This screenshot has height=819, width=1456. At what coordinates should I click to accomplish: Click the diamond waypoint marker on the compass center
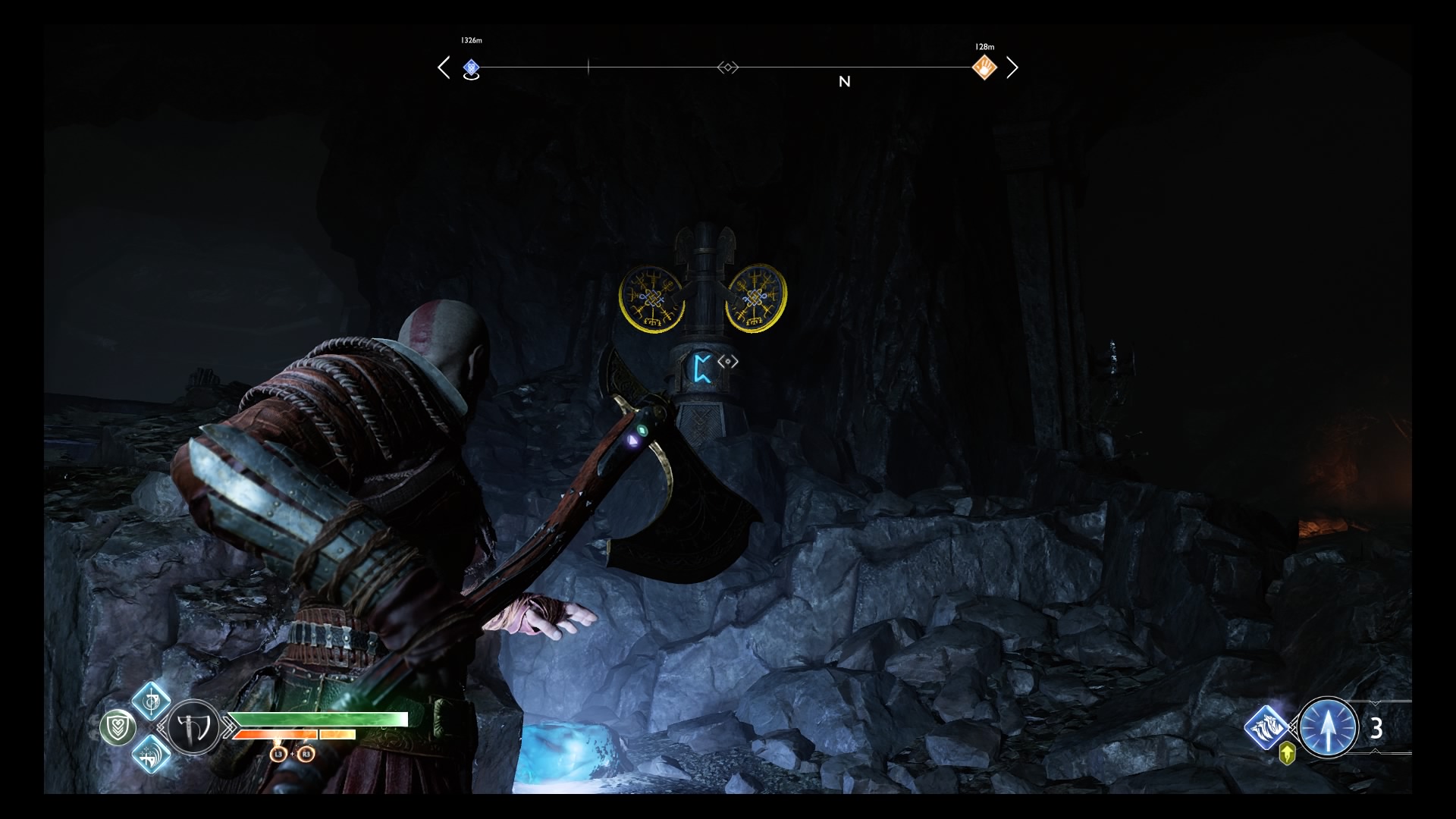coord(728,67)
